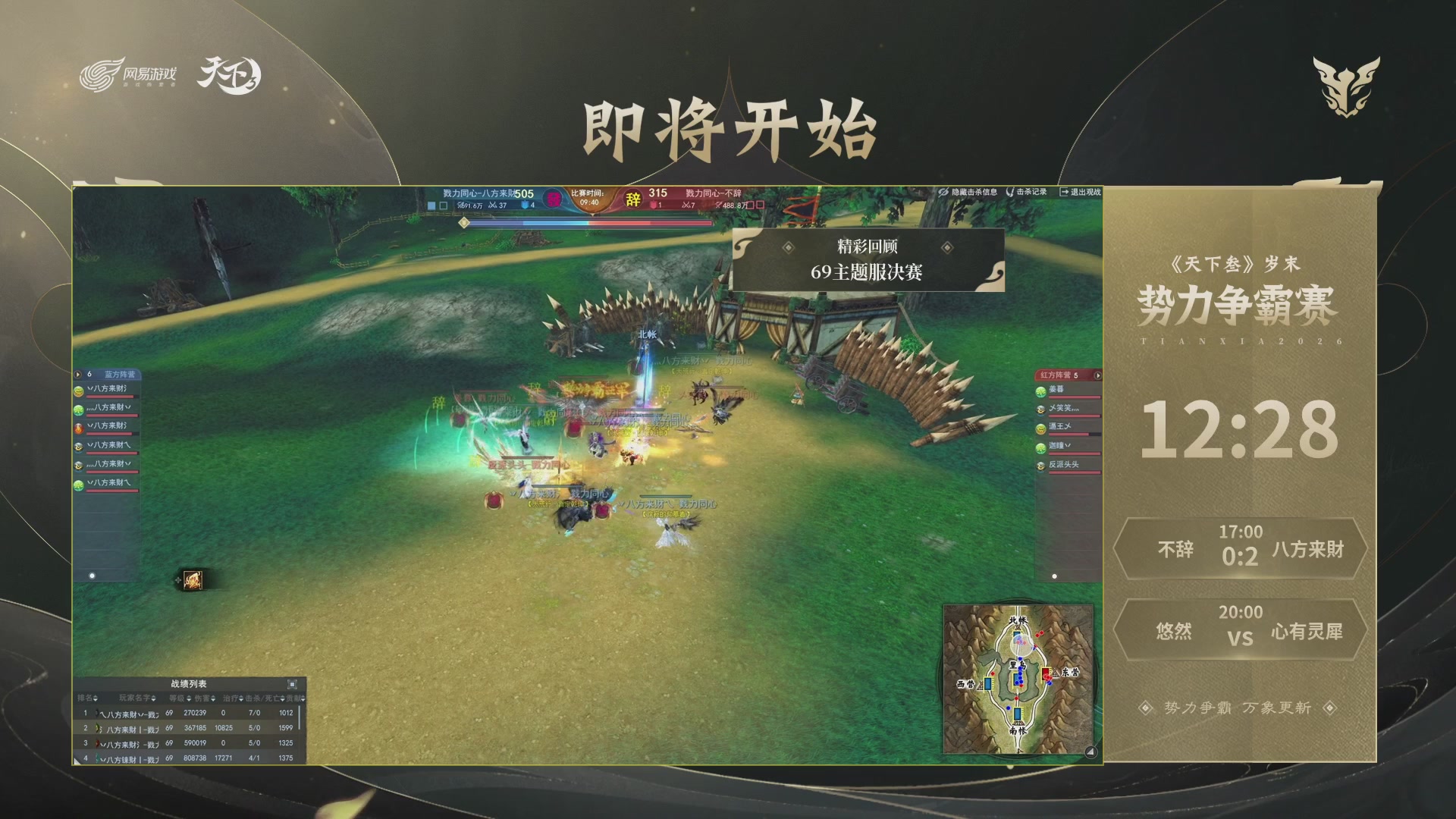Select the hide kill info eye icon

click(x=942, y=193)
